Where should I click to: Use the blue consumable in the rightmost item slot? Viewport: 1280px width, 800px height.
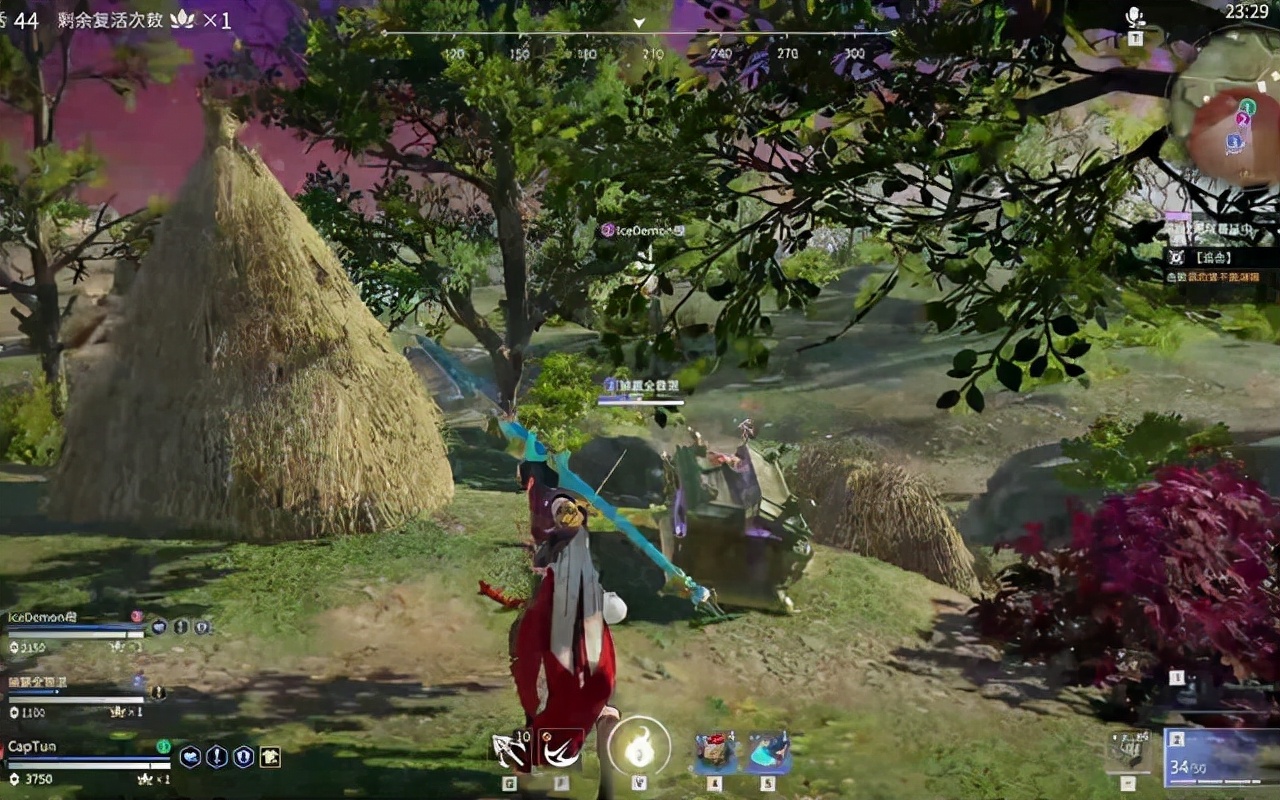tap(766, 750)
